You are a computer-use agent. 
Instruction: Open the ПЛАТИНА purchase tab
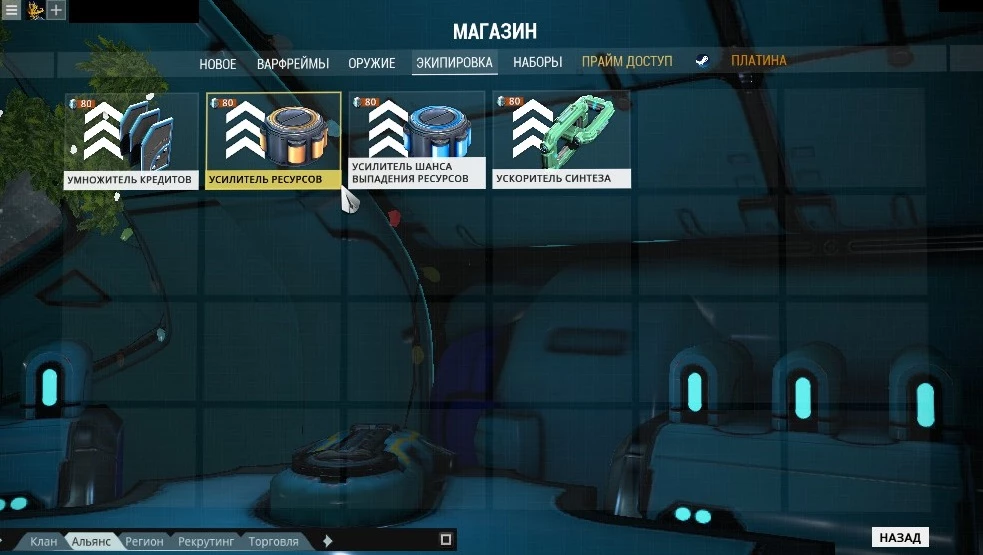tap(758, 61)
